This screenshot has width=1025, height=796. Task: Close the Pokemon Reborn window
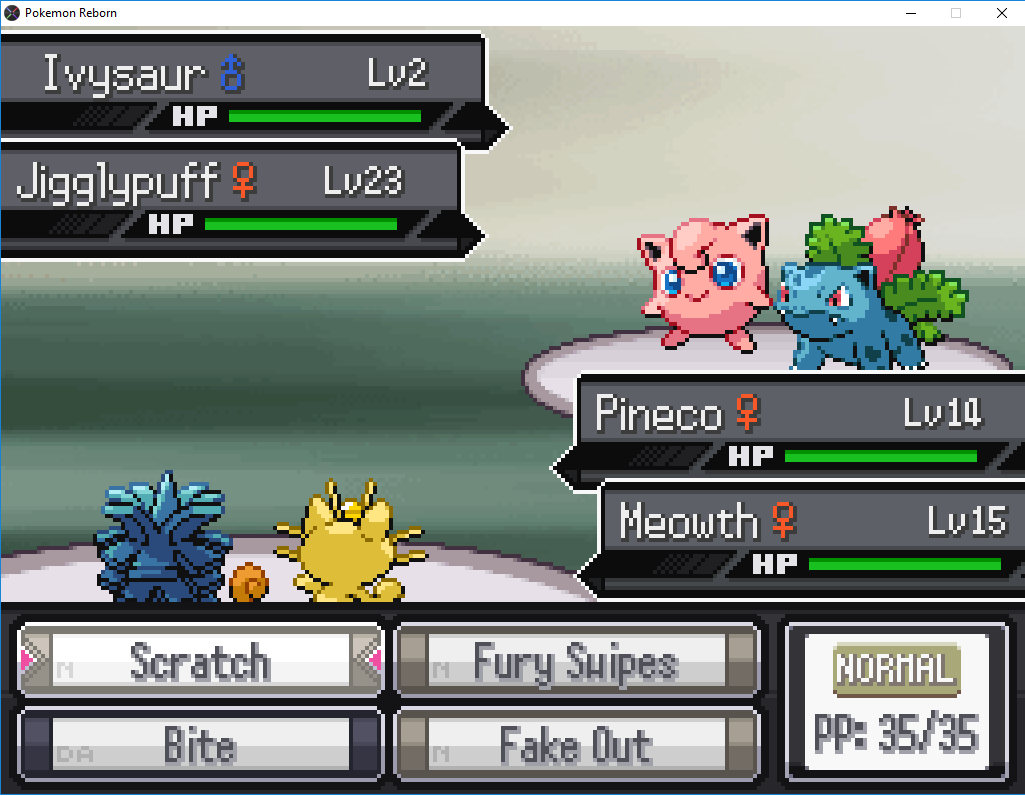(1001, 13)
